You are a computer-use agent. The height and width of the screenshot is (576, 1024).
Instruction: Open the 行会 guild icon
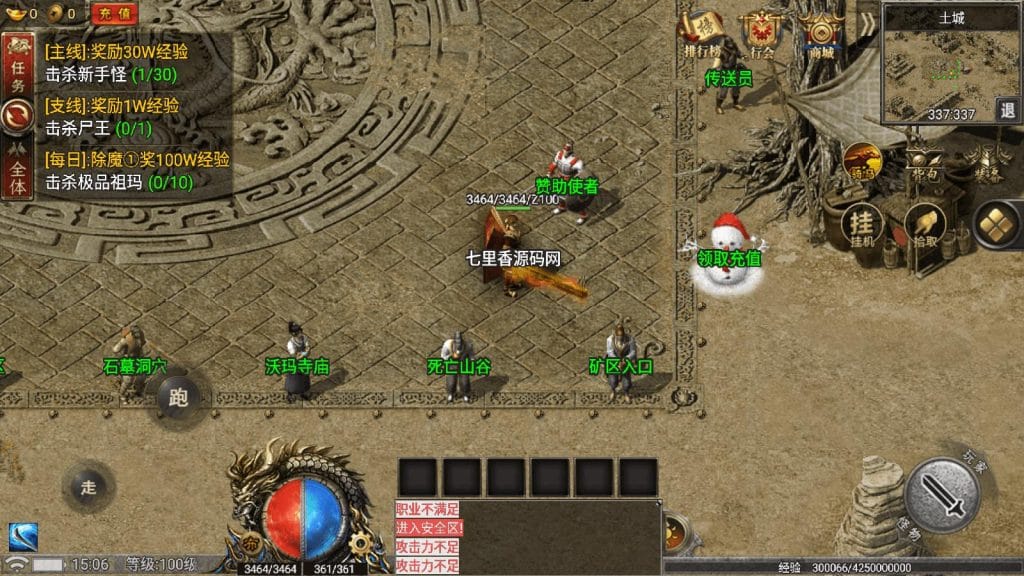click(763, 35)
